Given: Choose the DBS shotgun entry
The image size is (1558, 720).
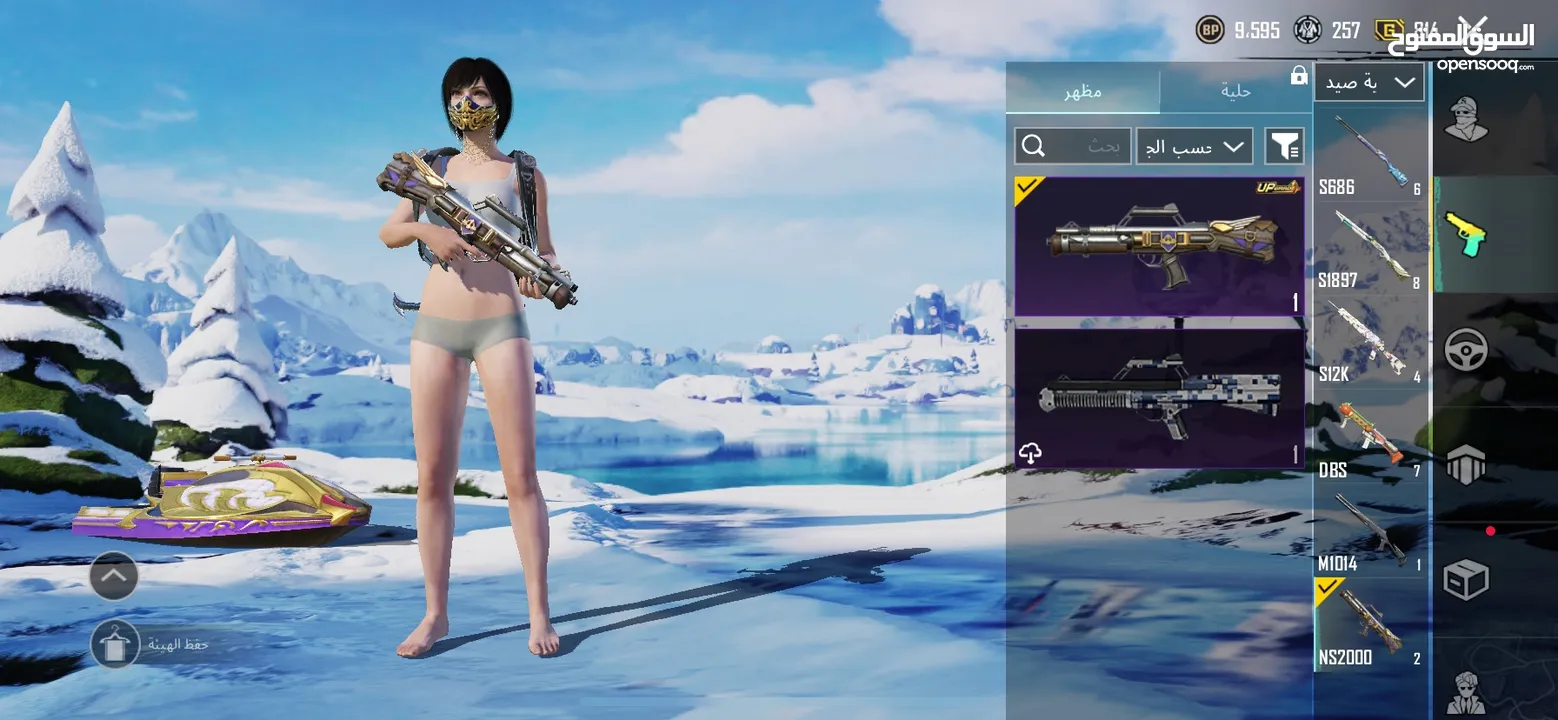Looking at the screenshot, I should 1372,437.
